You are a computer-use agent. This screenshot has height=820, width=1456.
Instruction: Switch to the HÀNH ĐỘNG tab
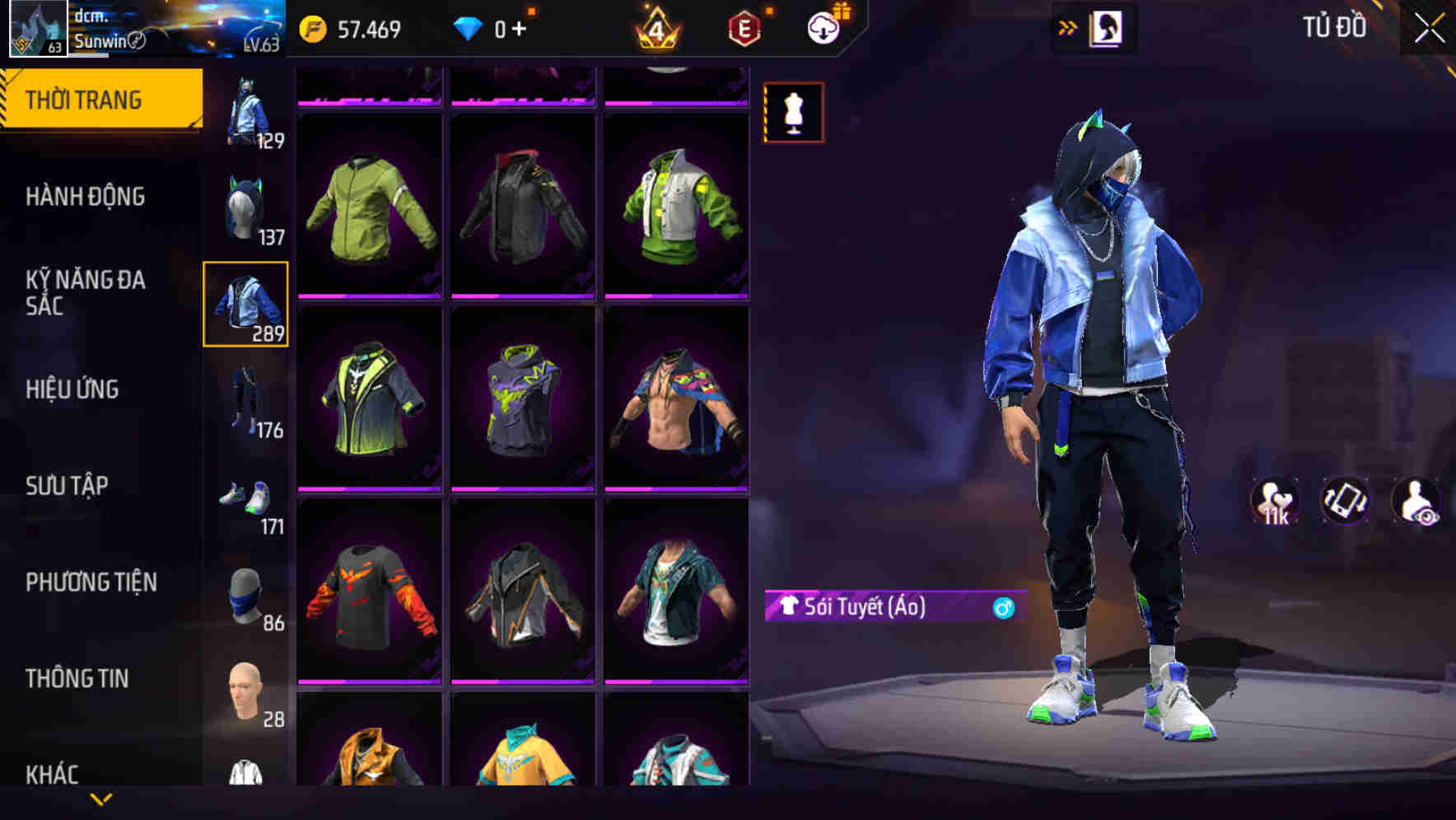tap(86, 198)
